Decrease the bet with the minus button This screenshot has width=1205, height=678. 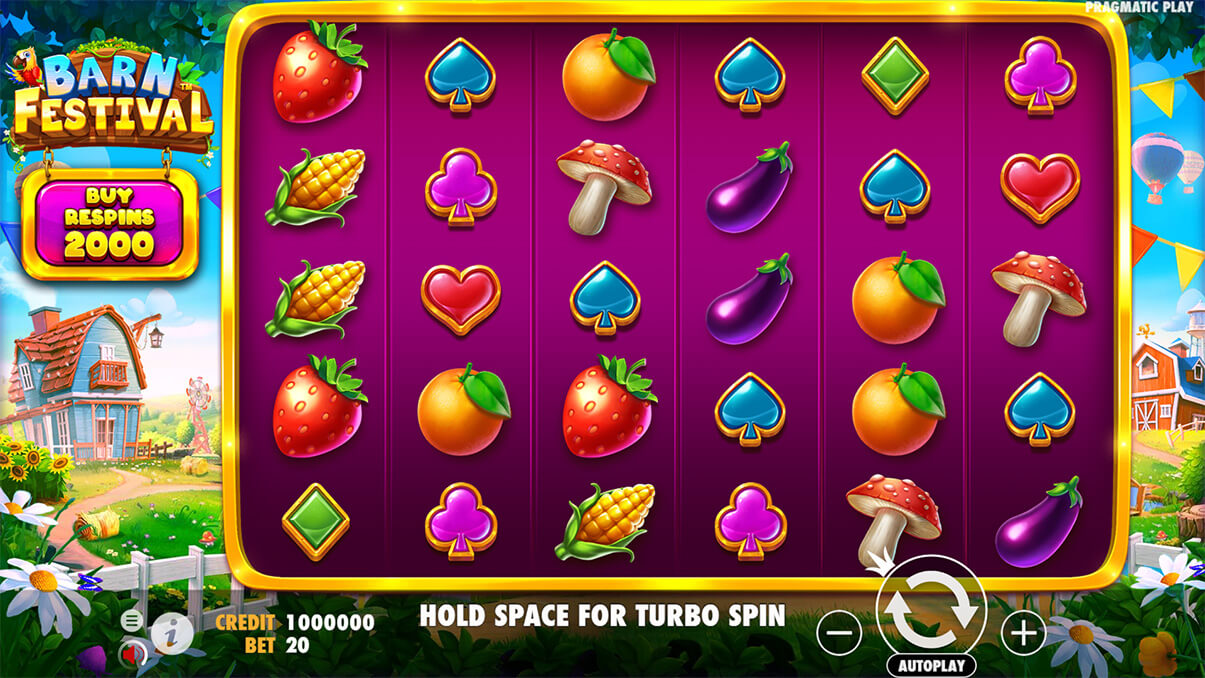point(840,632)
